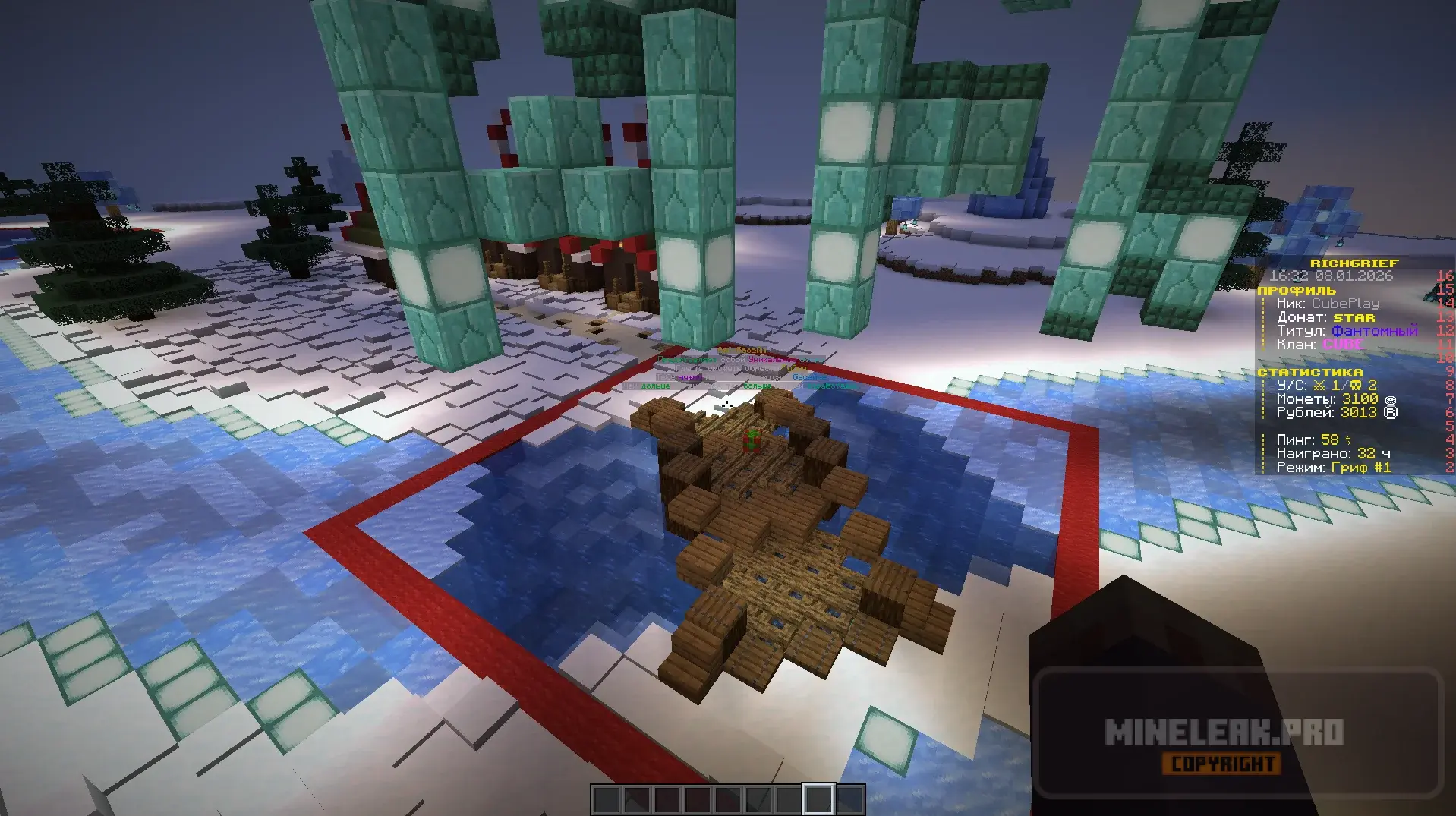The width and height of the screenshot is (1456, 816).
Task: Select the highlighted hotbar slot
Action: tap(818, 799)
